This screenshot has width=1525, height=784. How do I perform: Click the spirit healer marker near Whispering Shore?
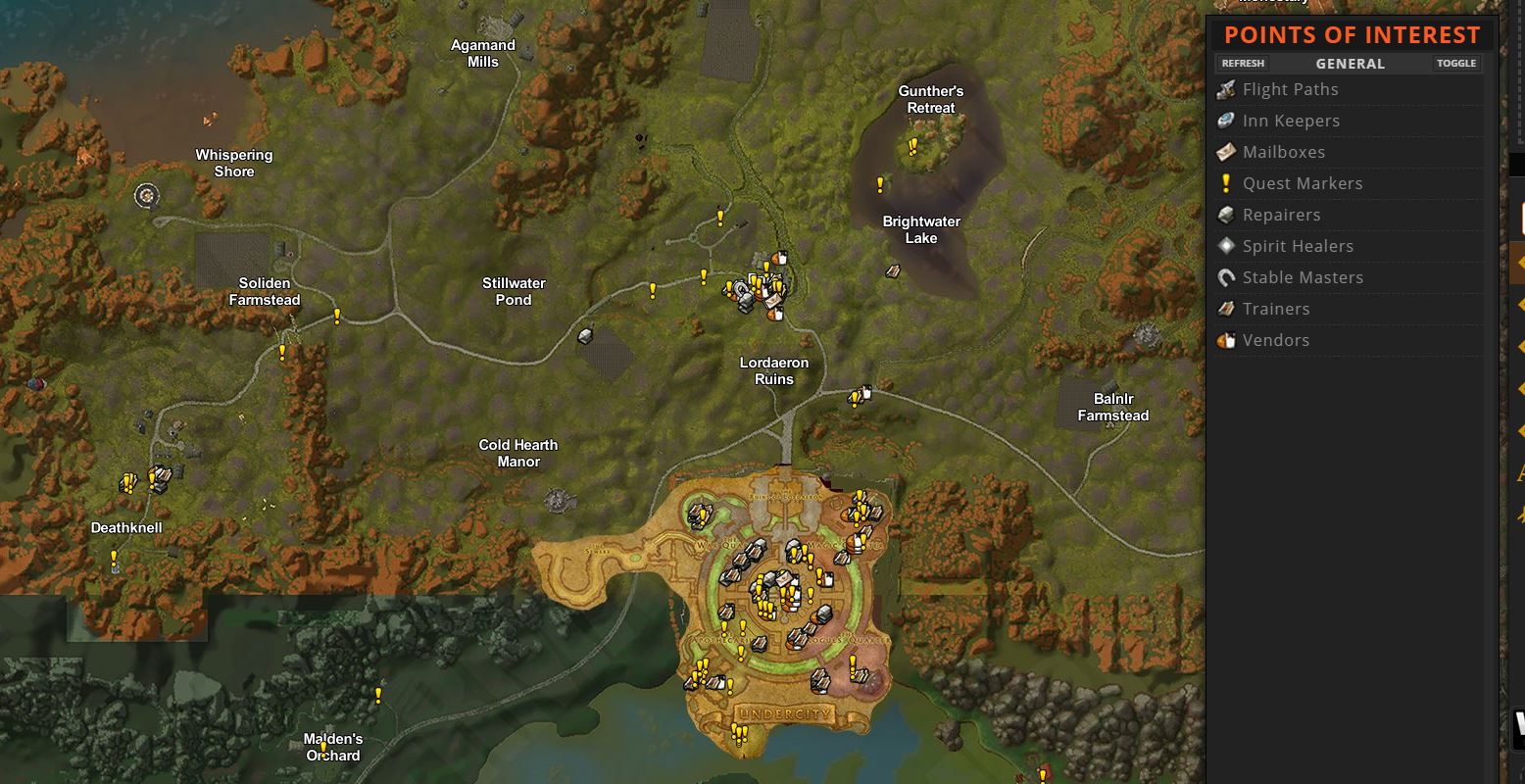pos(147,195)
